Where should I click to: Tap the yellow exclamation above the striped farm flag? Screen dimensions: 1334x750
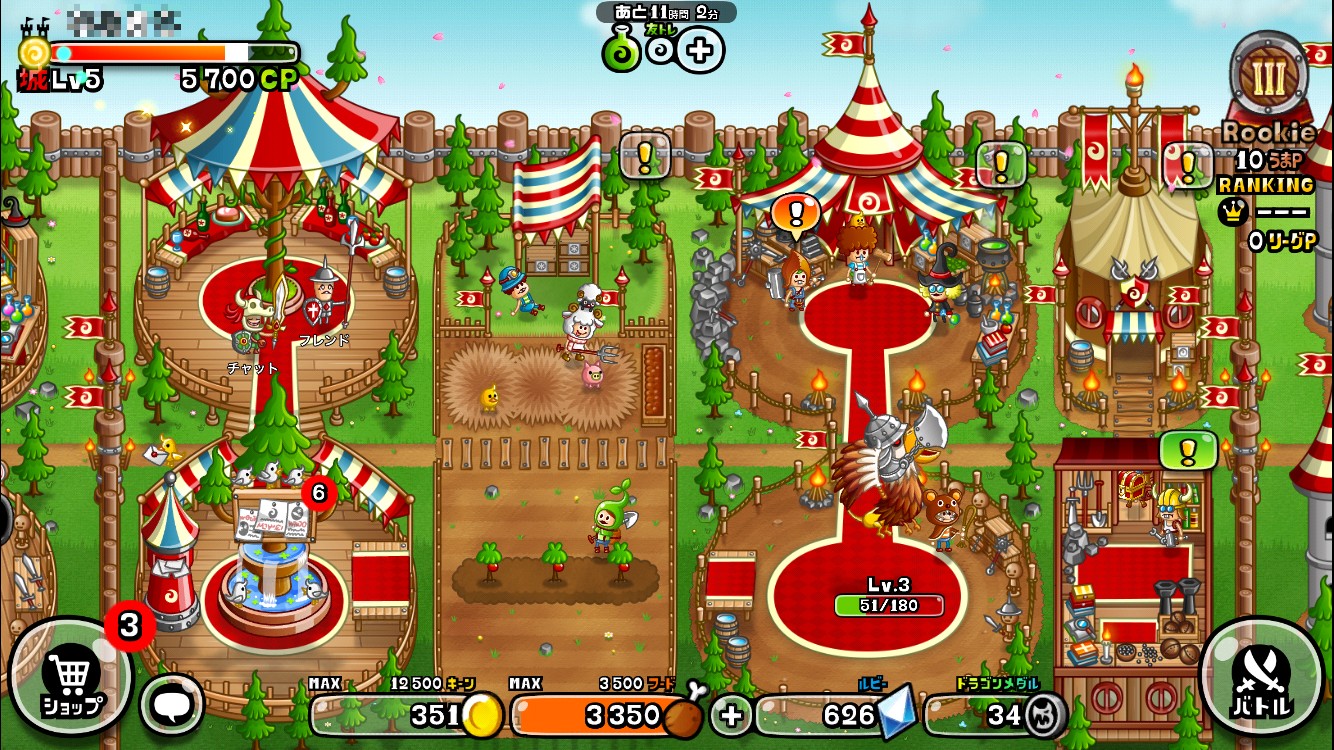click(644, 155)
